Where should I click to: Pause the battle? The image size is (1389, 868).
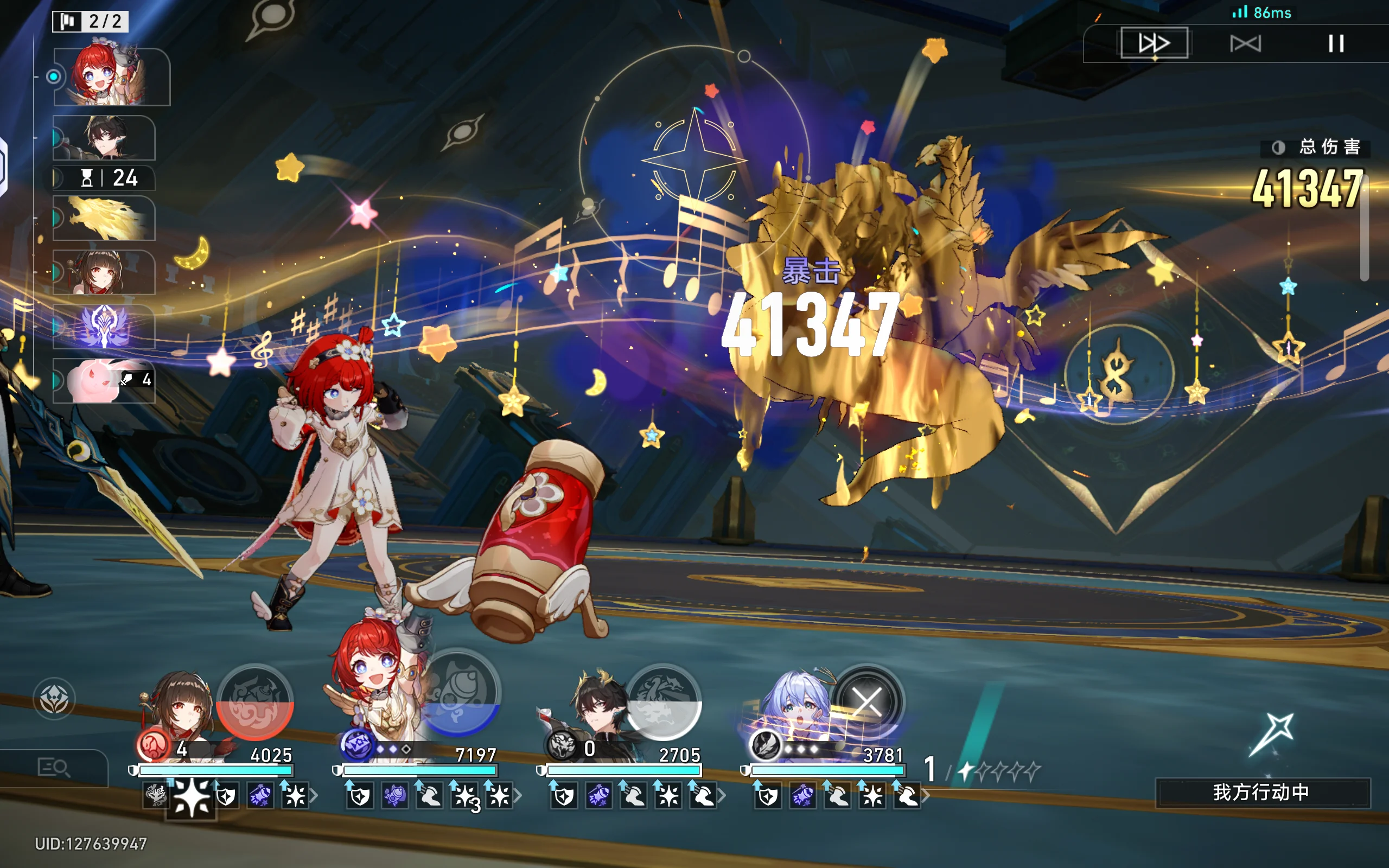[1336, 43]
